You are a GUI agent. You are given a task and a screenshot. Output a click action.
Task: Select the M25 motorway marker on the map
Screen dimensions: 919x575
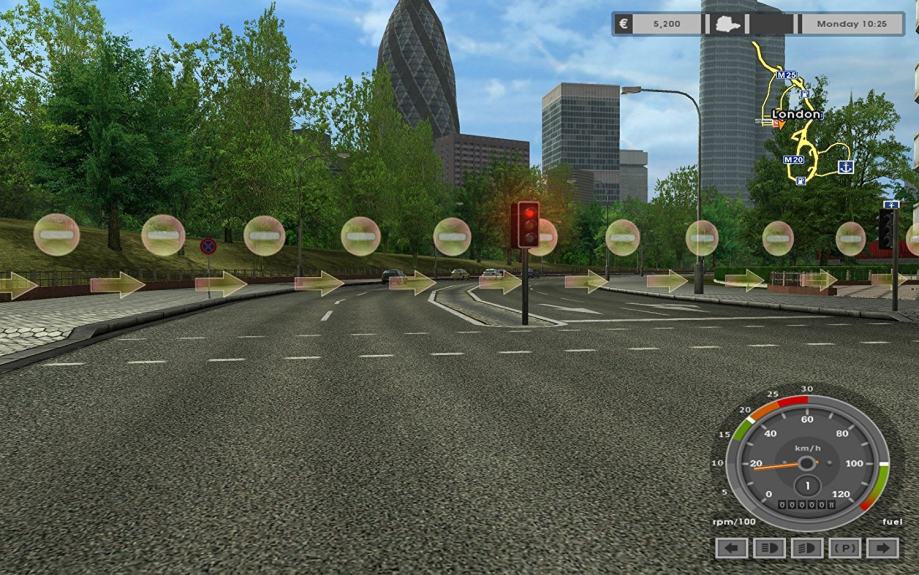pyautogui.click(x=789, y=74)
